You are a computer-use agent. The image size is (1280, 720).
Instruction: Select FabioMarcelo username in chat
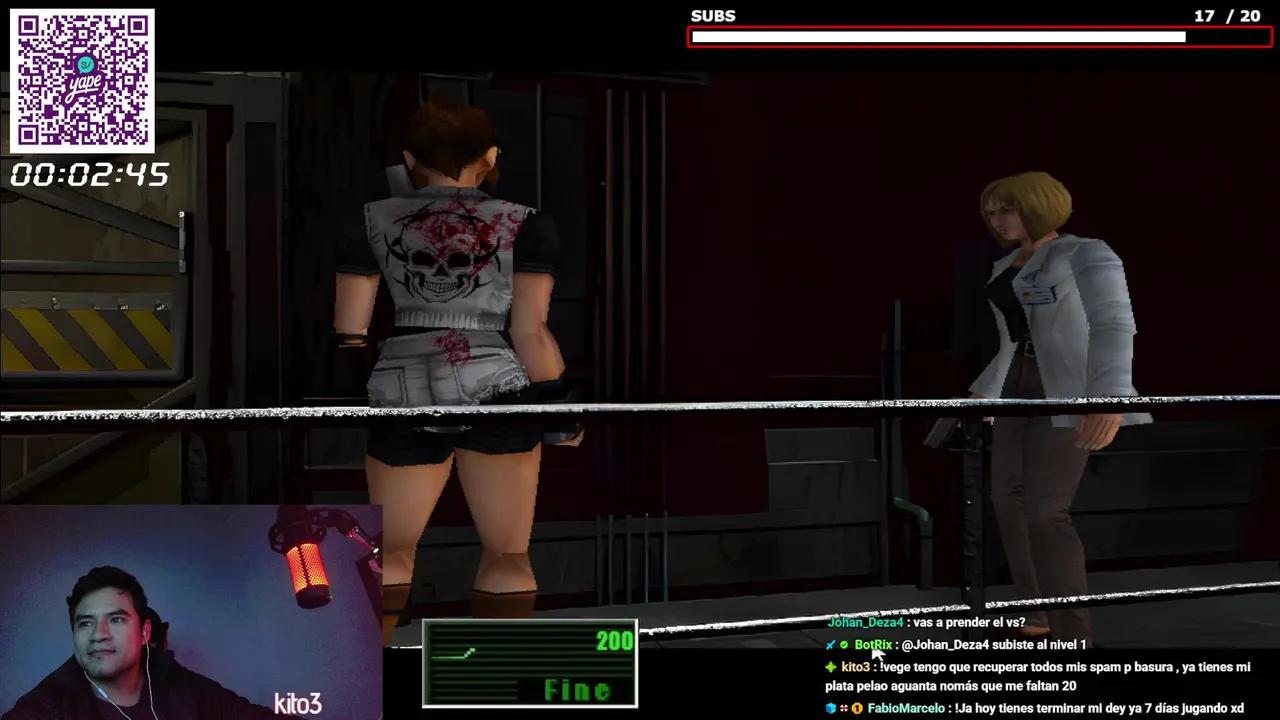tap(905, 709)
